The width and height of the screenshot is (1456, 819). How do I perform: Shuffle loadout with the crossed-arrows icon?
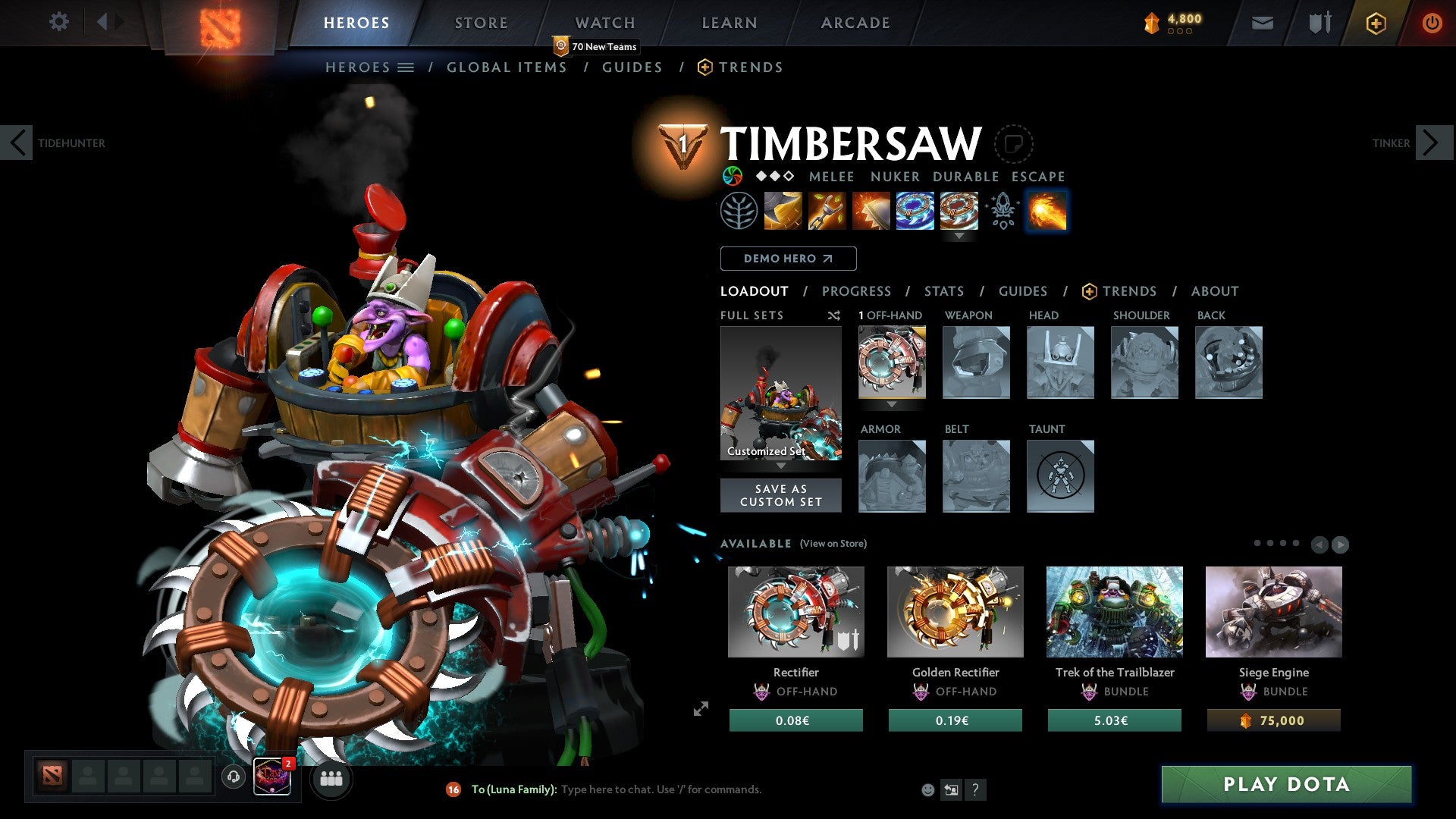pos(834,315)
